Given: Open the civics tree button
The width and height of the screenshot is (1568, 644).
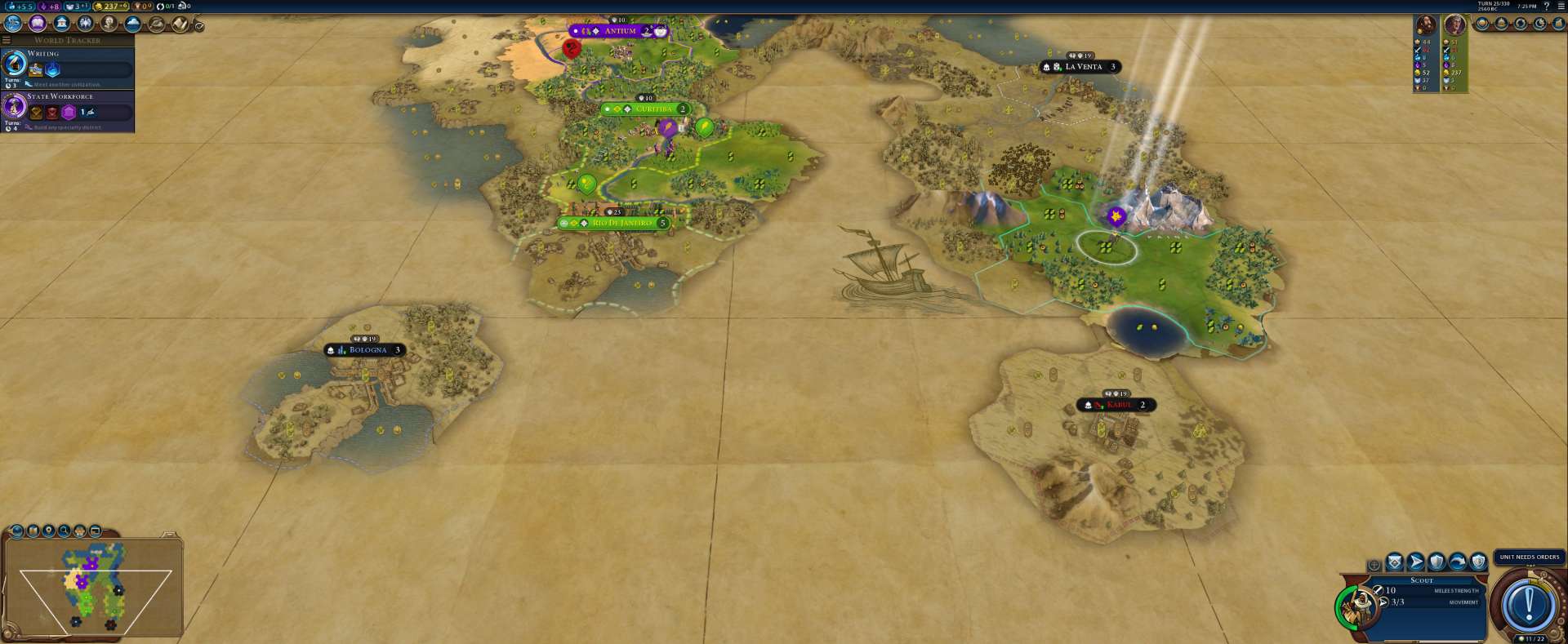Looking at the screenshot, I should point(38,24).
